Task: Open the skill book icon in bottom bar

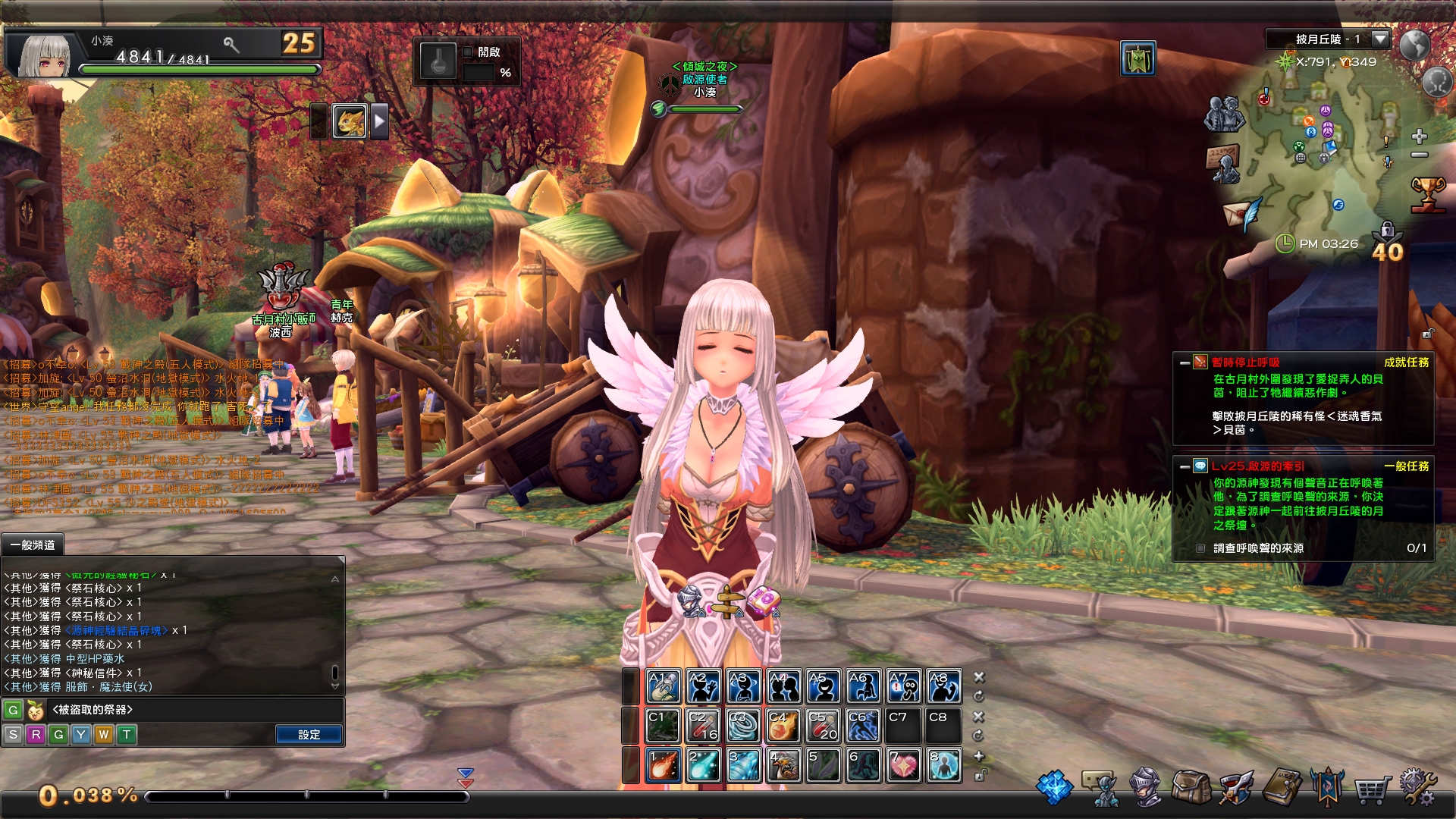Action: 1282,786
